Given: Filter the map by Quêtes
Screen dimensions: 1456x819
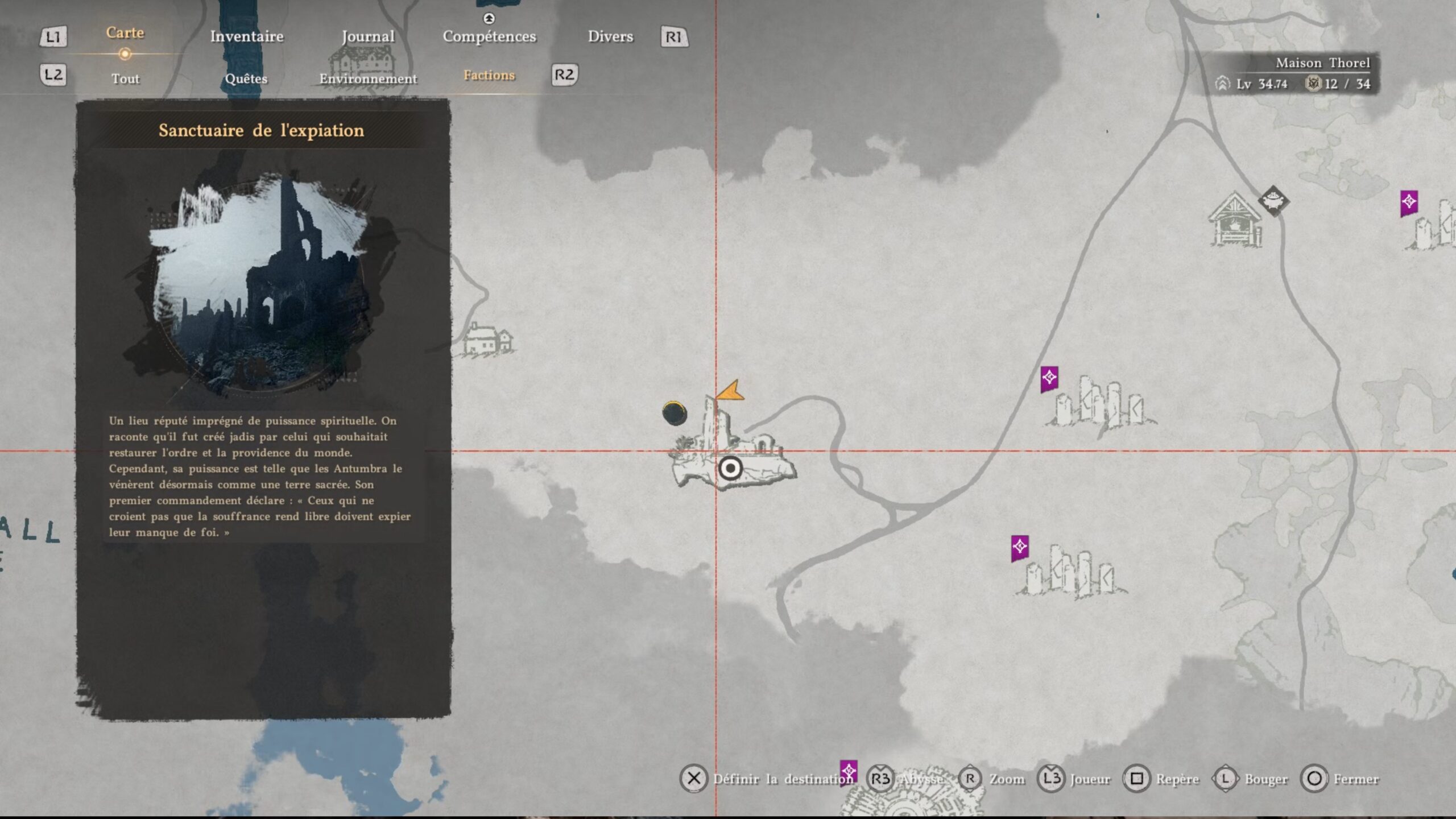Looking at the screenshot, I should (246, 78).
